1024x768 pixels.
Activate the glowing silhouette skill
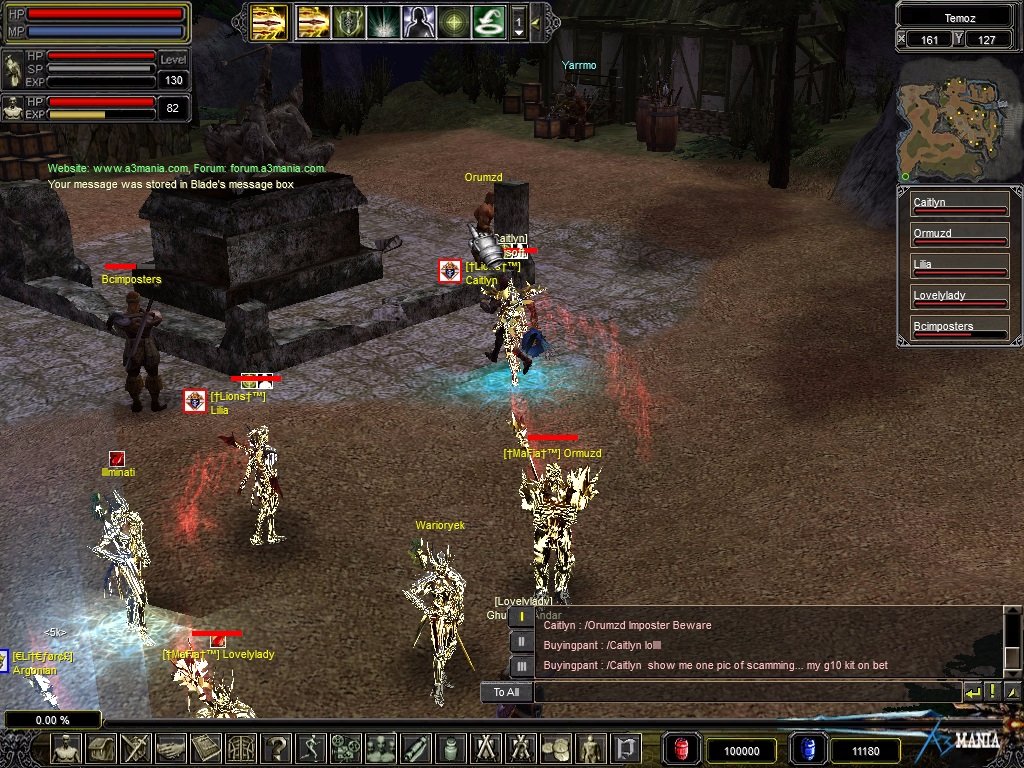pos(418,21)
